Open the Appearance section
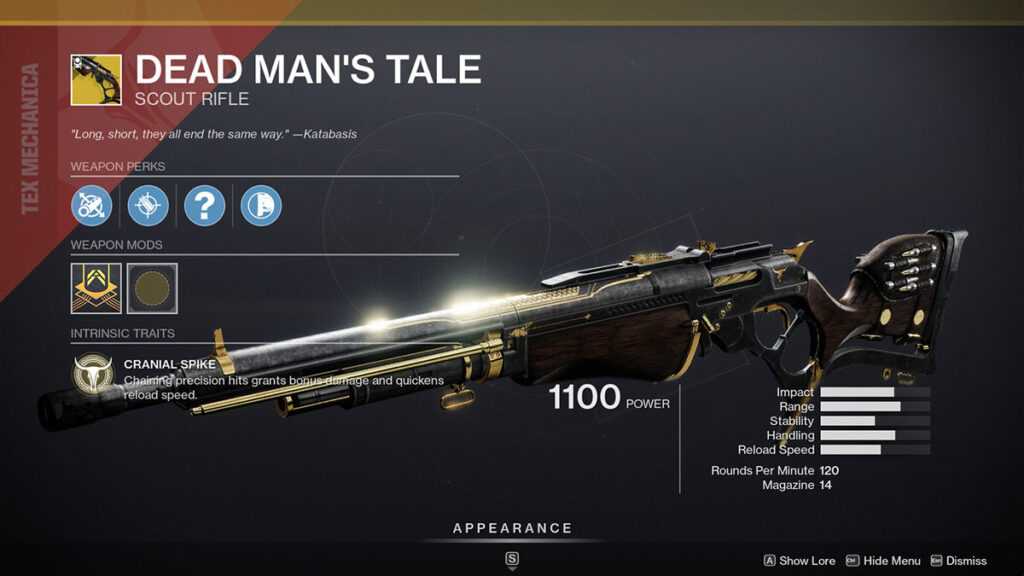Viewport: 1024px width, 576px height. coord(512,528)
